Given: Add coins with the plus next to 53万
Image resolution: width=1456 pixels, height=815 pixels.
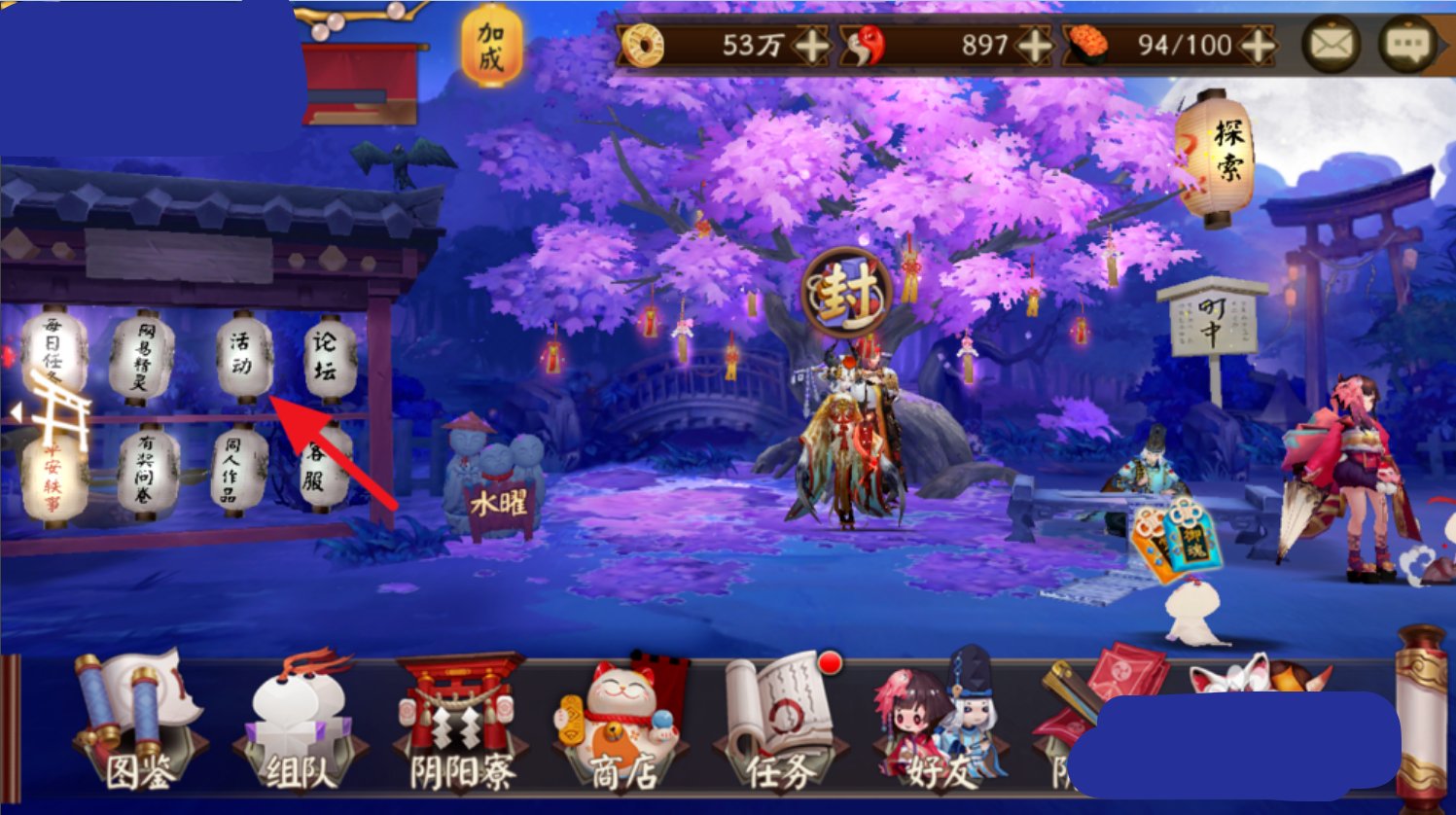Looking at the screenshot, I should tap(814, 45).
